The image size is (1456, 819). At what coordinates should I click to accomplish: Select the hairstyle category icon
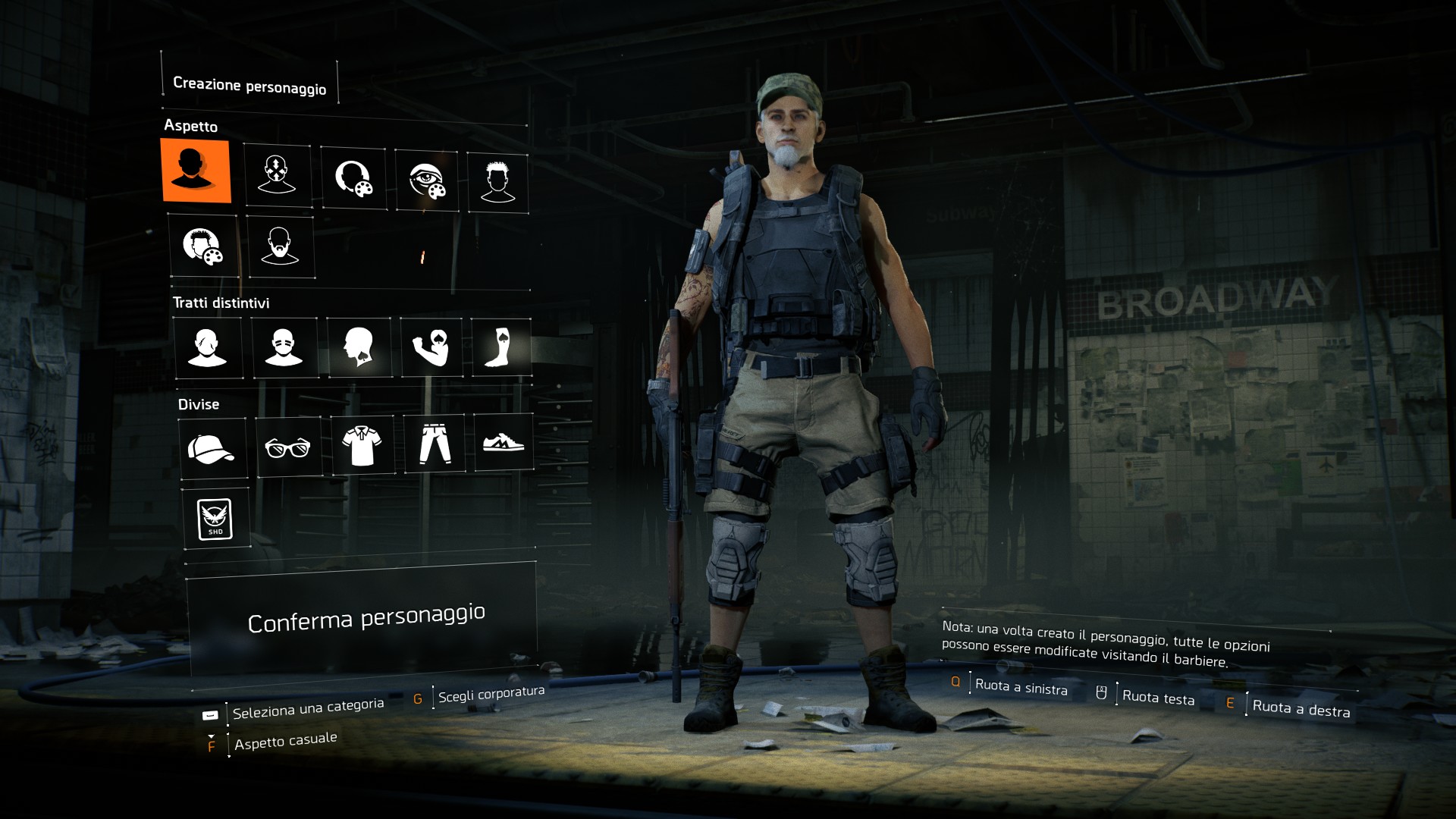(x=497, y=182)
